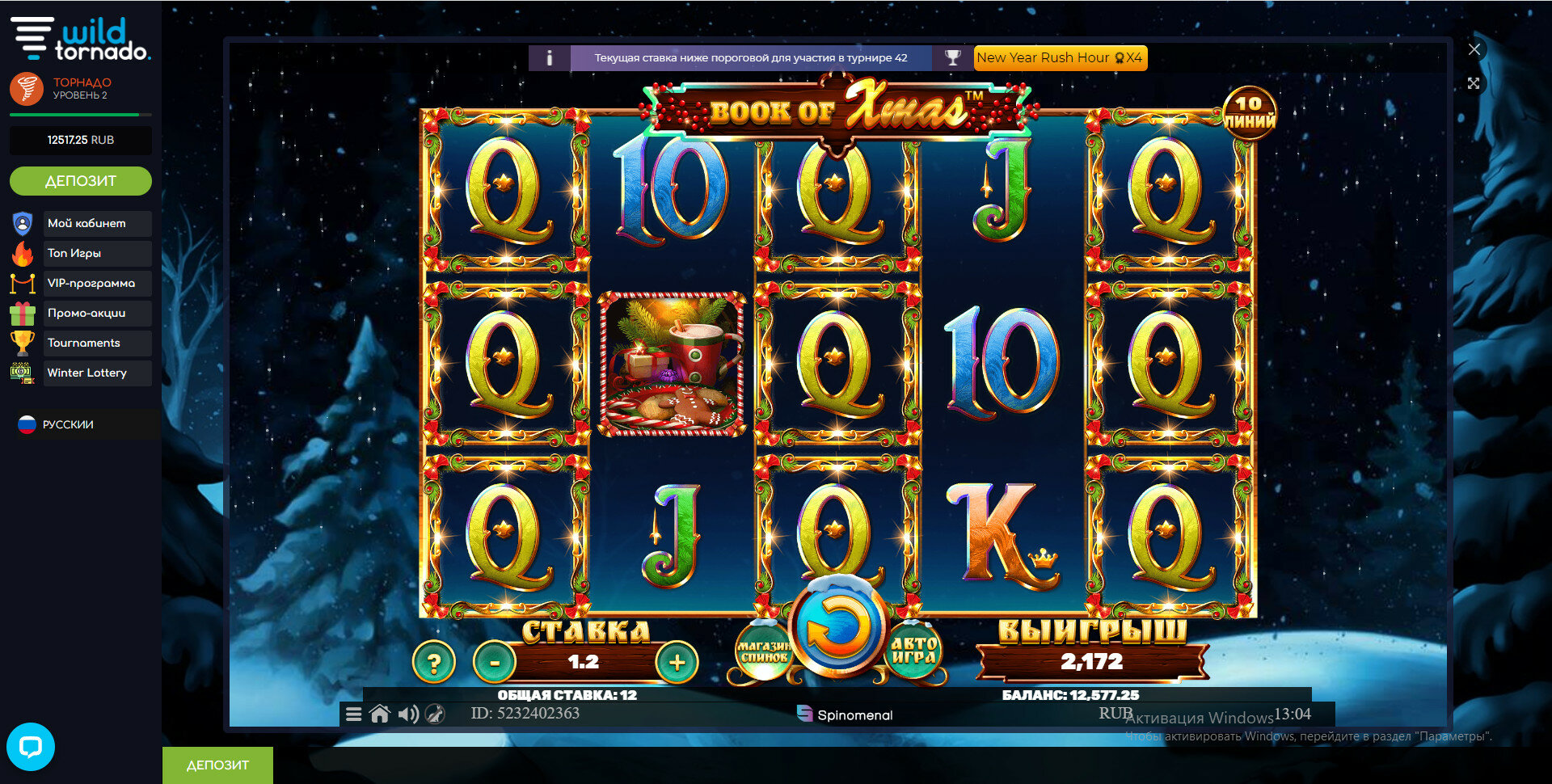The width and height of the screenshot is (1552, 784).
Task: Open the New Year Rush Hour X4 banner
Action: click(x=1060, y=58)
